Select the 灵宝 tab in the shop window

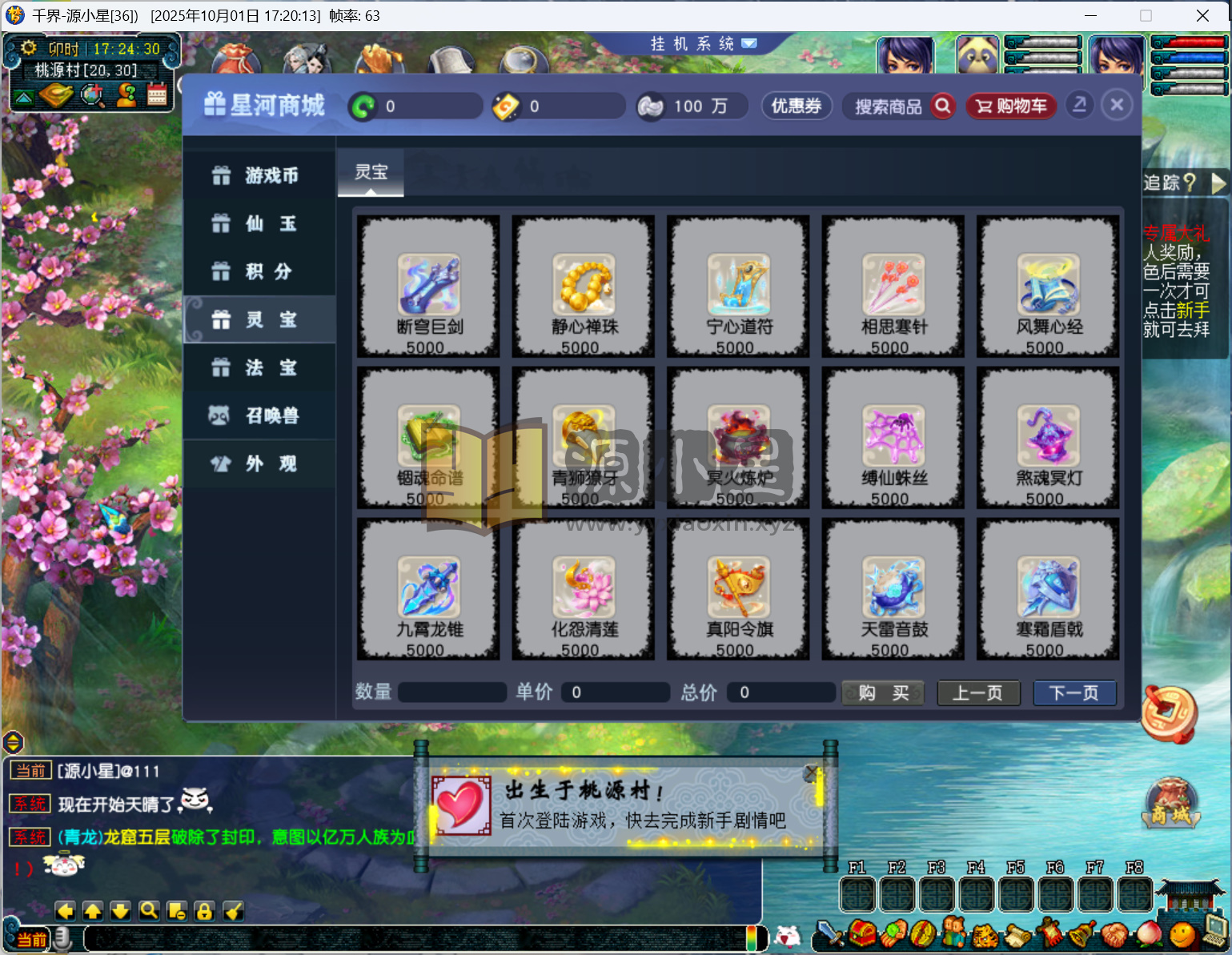click(x=370, y=172)
